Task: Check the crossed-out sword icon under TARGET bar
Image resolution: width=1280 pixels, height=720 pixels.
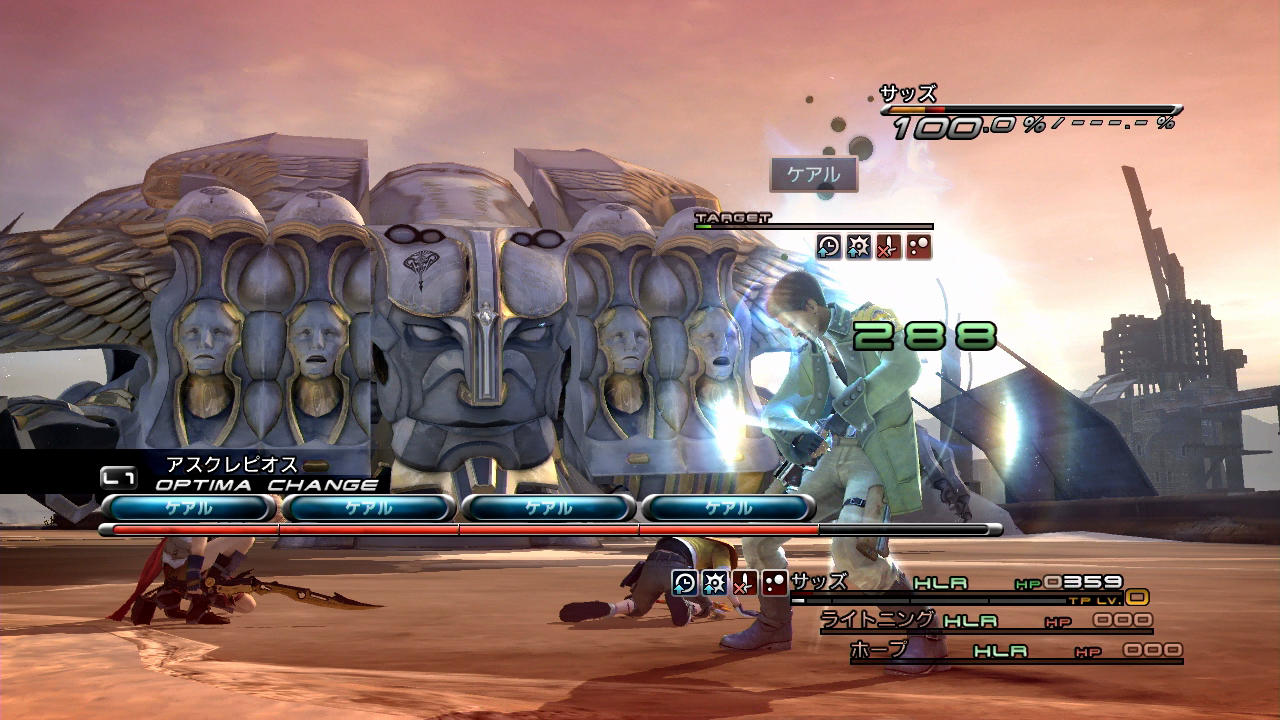Action: coord(888,247)
